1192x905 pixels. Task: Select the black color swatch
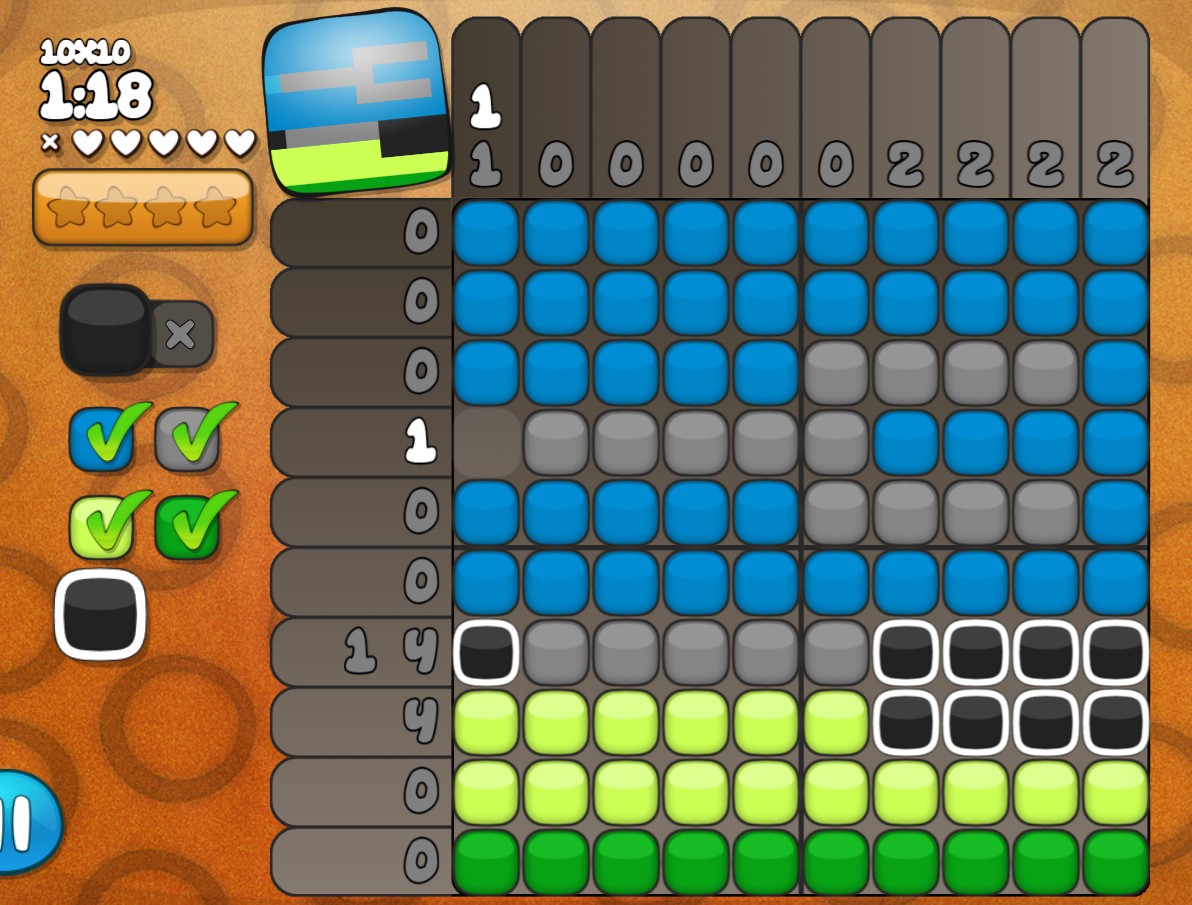(100, 614)
